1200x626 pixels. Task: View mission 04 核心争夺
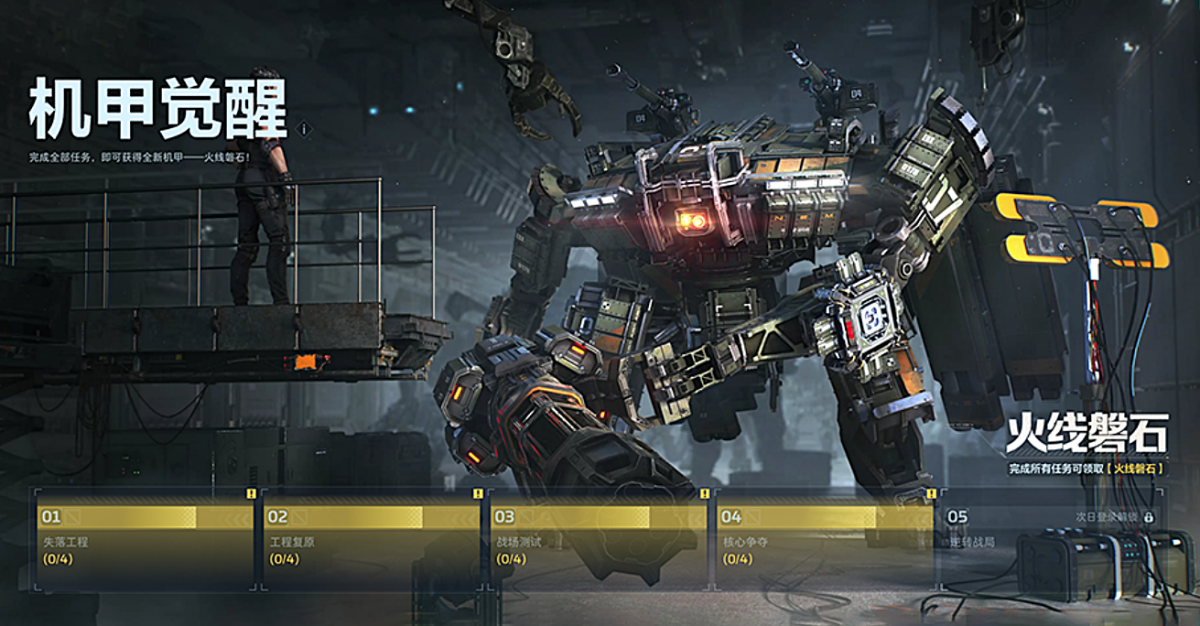tap(825, 538)
